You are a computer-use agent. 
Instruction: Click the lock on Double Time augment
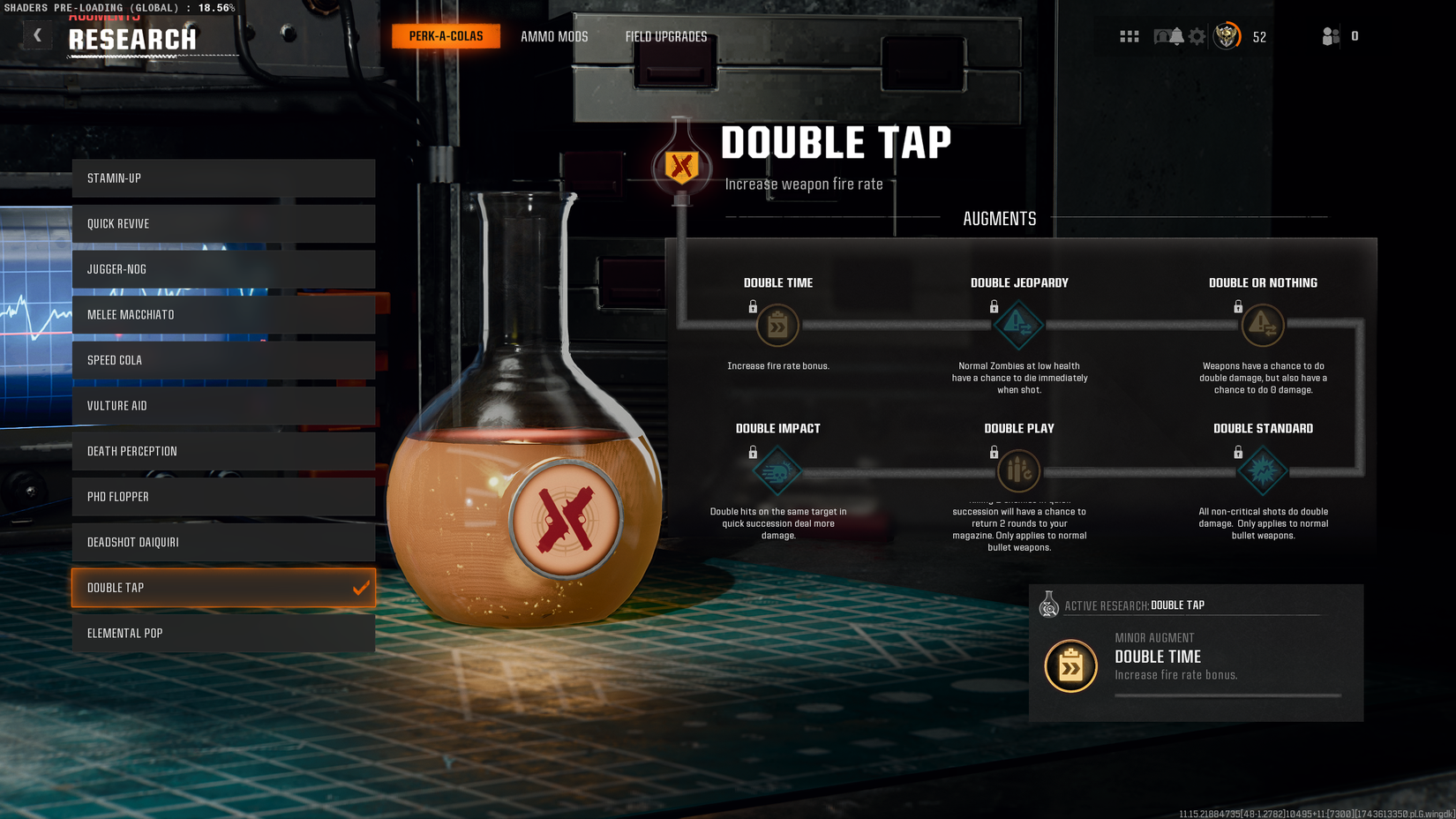tap(754, 306)
